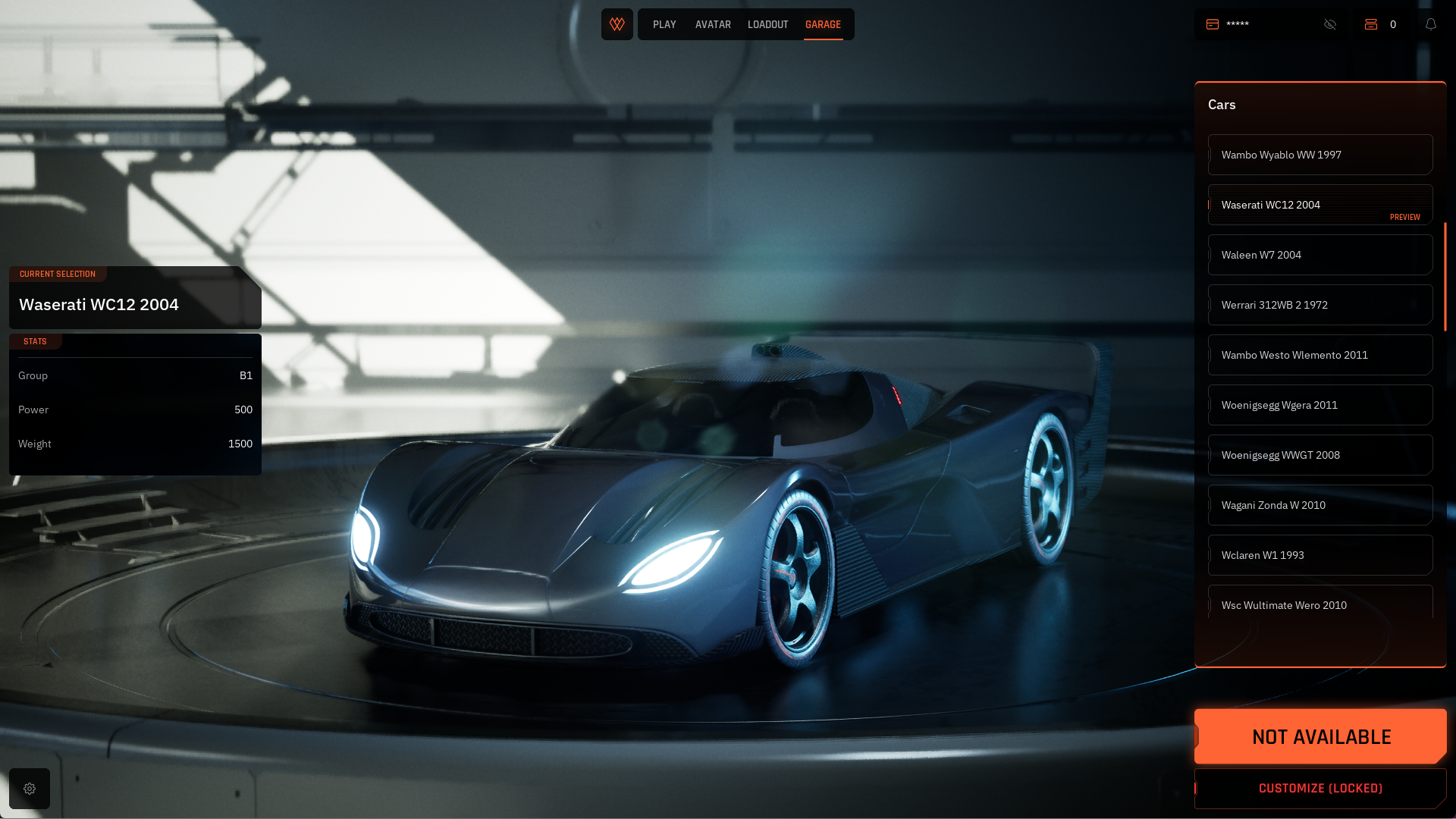Open the AVATAR tab
This screenshot has height=819, width=1456.
[713, 24]
